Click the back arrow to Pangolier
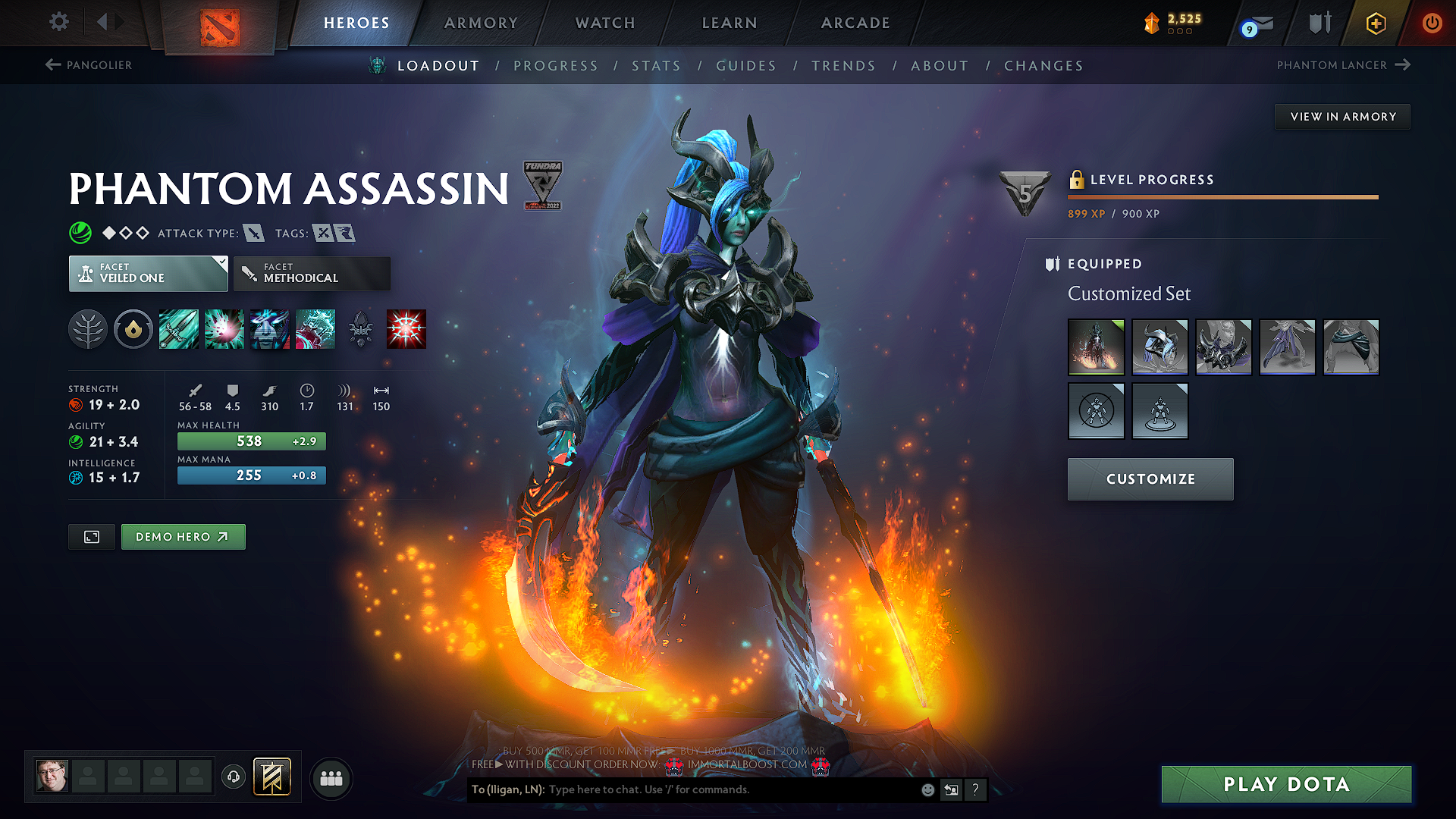Screen dimensions: 1456x819 tap(52, 64)
